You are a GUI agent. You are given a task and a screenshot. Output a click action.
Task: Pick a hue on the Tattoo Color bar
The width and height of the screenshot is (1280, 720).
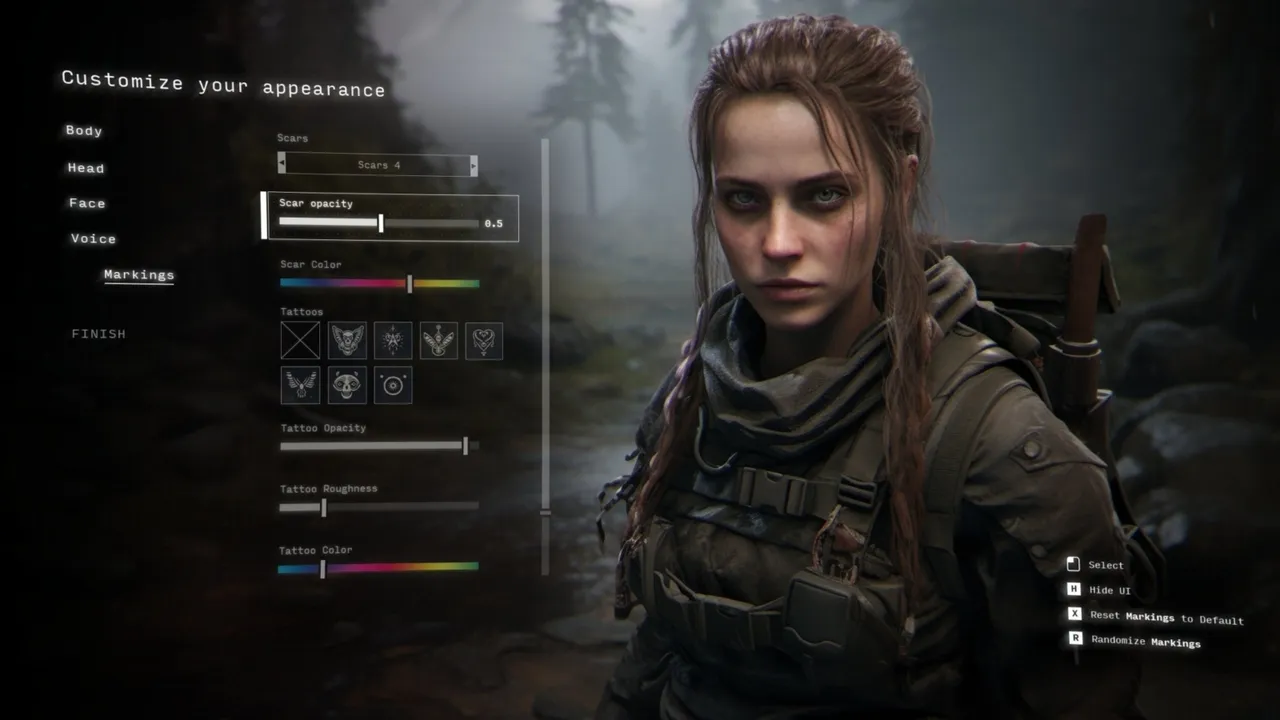coord(380,567)
